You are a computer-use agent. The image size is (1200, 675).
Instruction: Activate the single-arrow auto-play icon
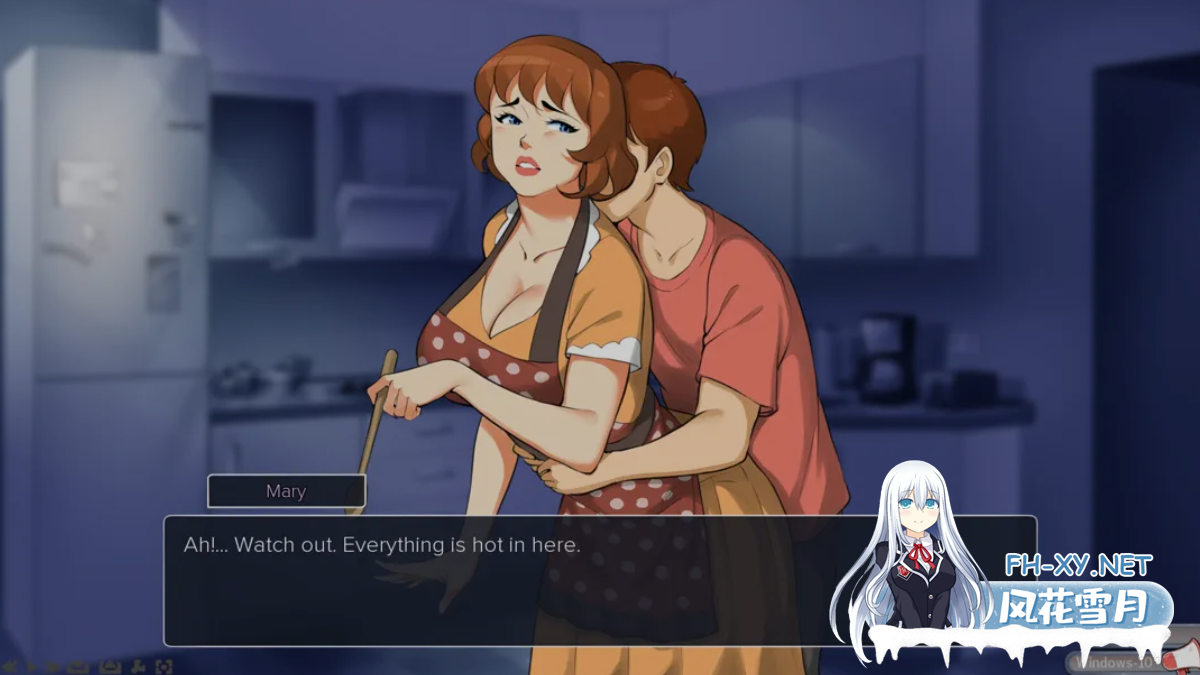tap(32, 666)
